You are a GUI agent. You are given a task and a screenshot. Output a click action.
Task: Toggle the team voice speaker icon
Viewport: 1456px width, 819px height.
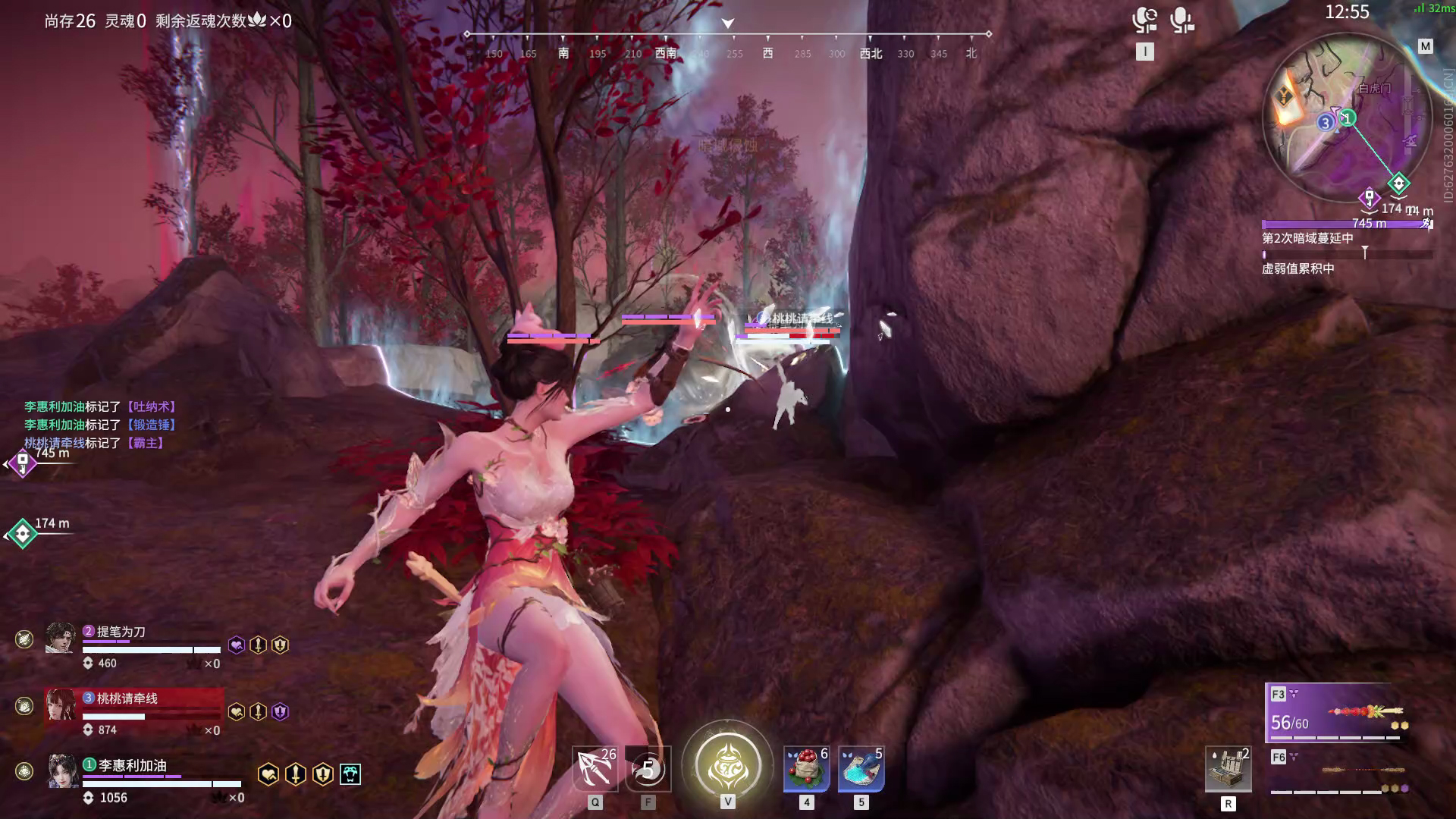click(1144, 20)
